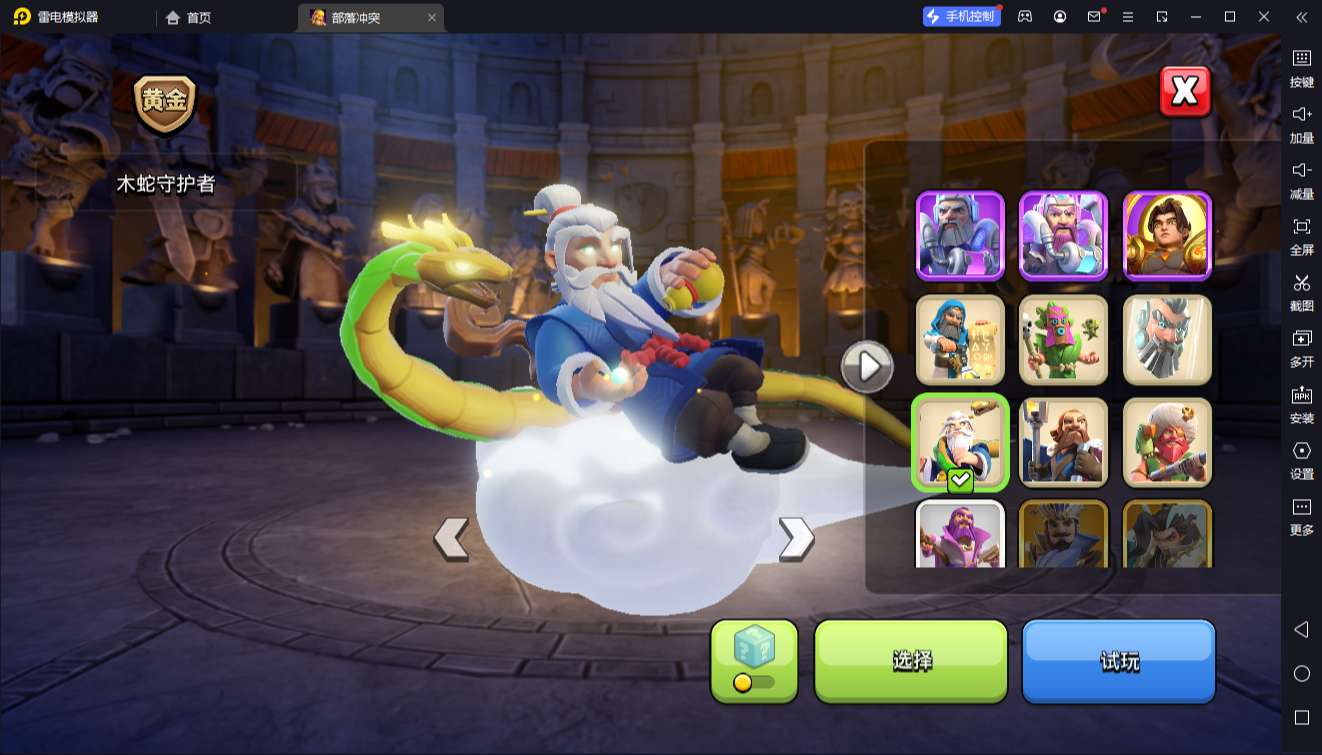Image resolution: width=1322 pixels, height=755 pixels.
Task: Show the previous skin with left arrow
Action: tap(451, 538)
